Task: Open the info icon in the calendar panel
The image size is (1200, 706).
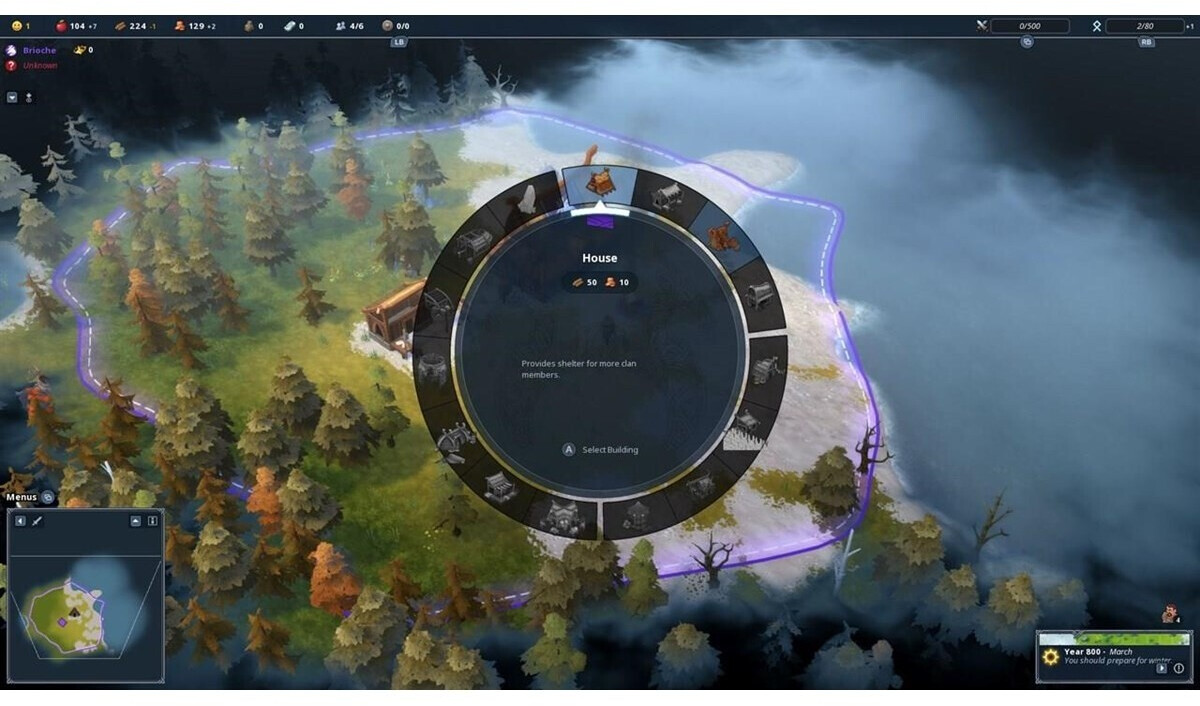Action: (1178, 668)
